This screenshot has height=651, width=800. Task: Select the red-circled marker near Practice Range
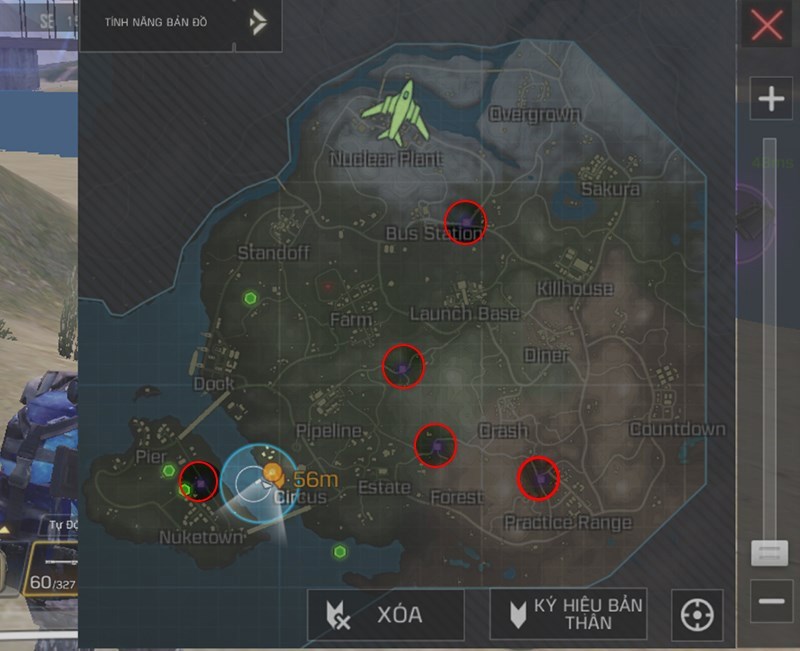(x=539, y=478)
